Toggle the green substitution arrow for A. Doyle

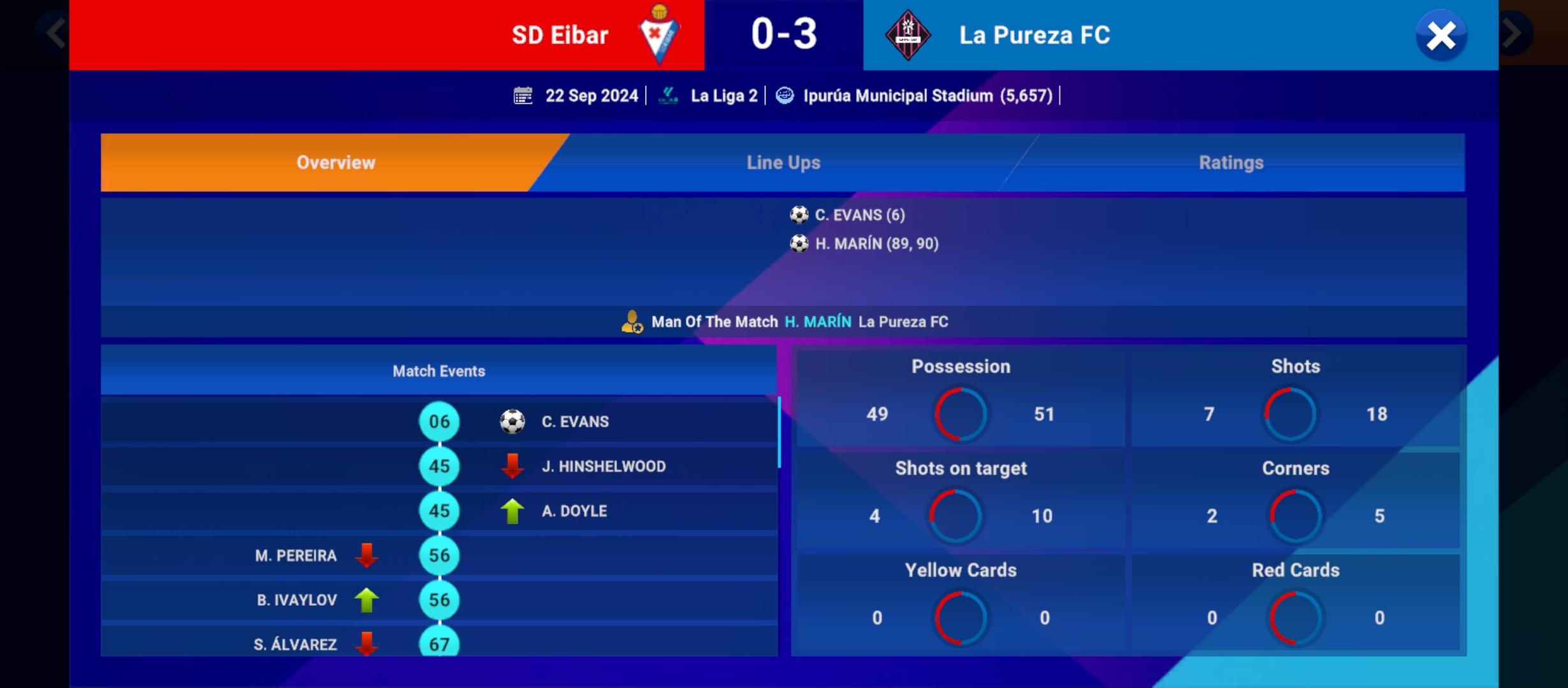coord(512,510)
